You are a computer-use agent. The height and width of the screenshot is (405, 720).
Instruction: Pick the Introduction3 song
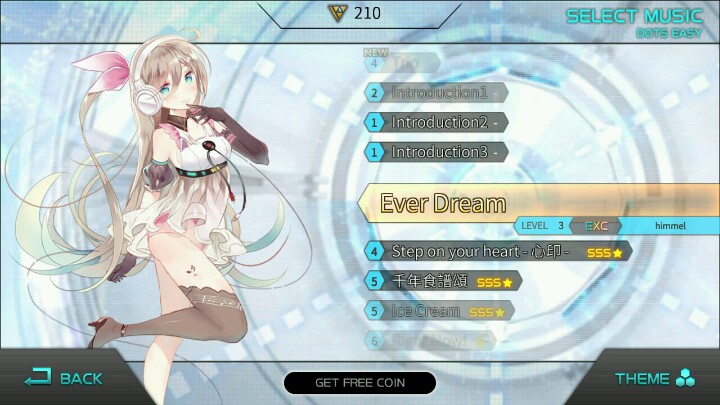click(x=438, y=152)
